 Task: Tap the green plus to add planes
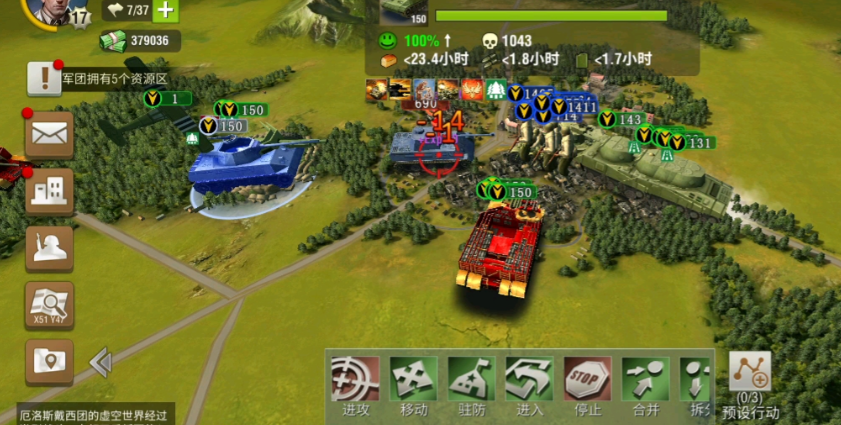tap(166, 11)
